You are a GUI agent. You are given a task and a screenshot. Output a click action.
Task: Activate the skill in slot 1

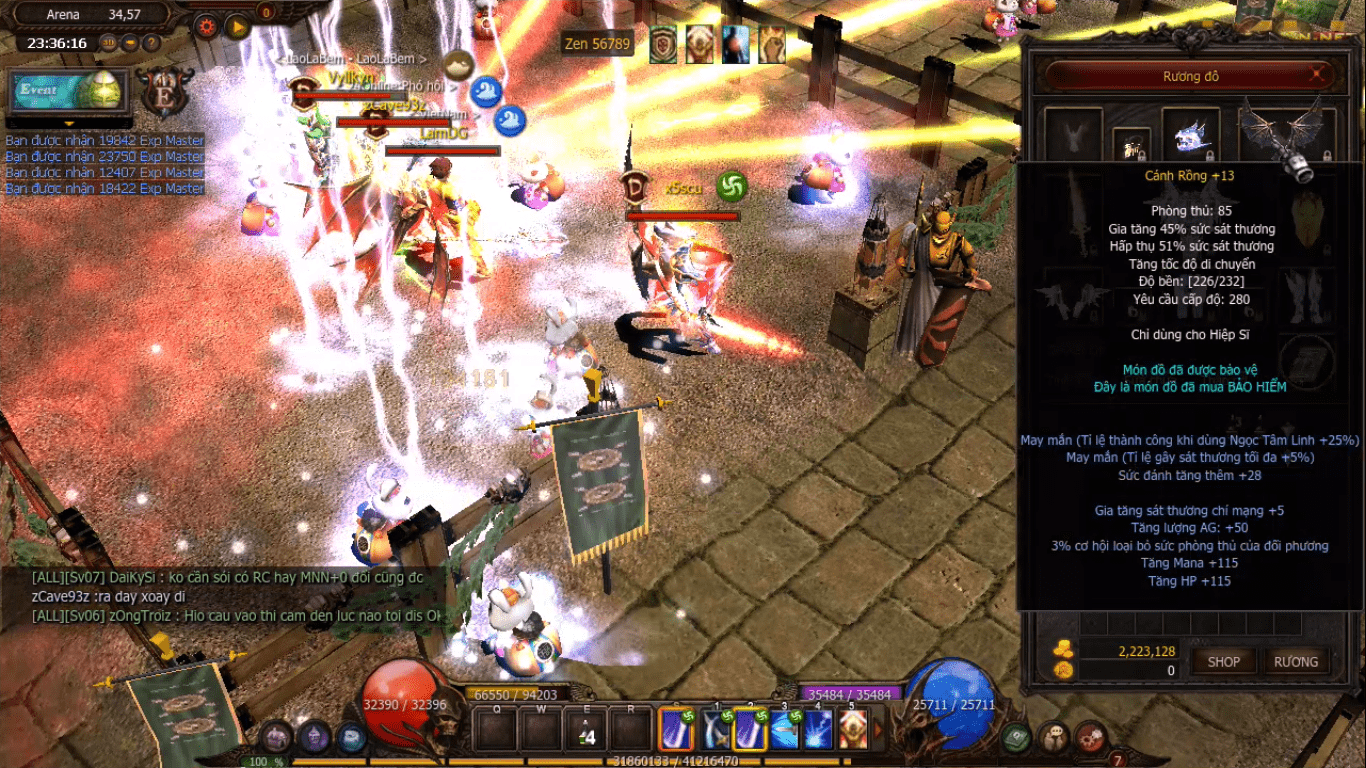point(717,729)
